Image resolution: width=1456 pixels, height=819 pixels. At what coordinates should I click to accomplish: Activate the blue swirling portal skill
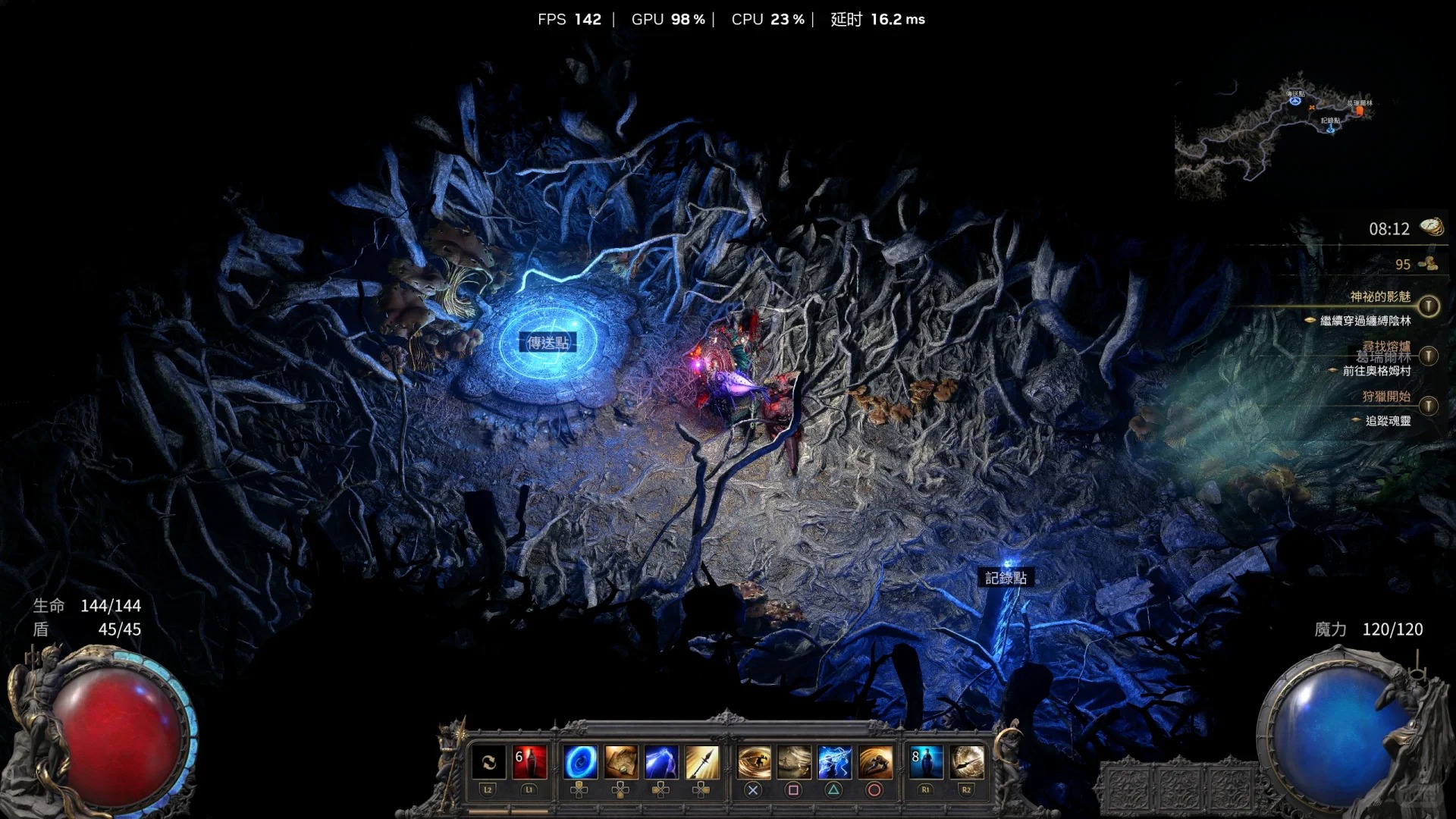[x=580, y=762]
